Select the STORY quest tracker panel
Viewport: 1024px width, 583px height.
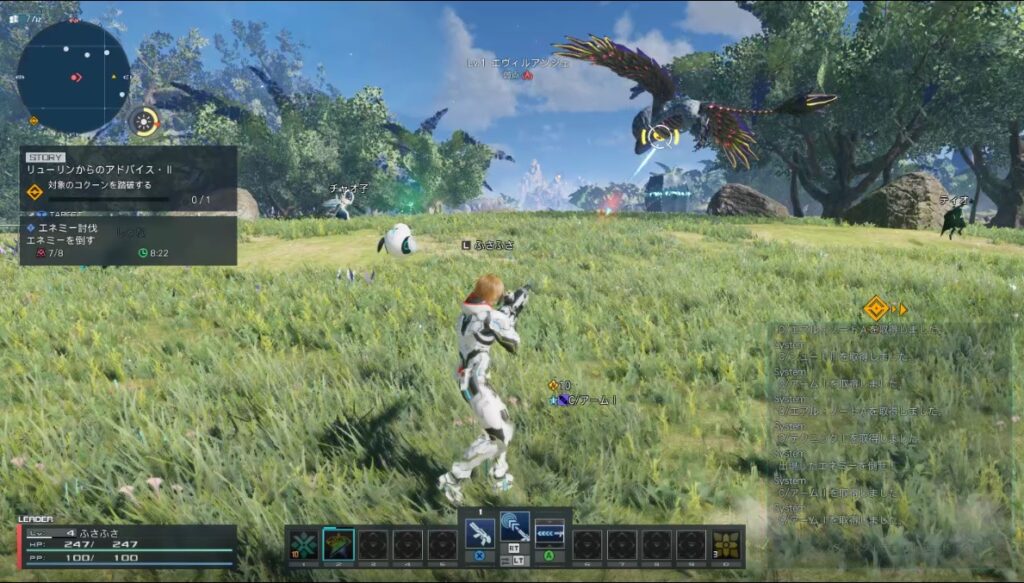point(128,178)
